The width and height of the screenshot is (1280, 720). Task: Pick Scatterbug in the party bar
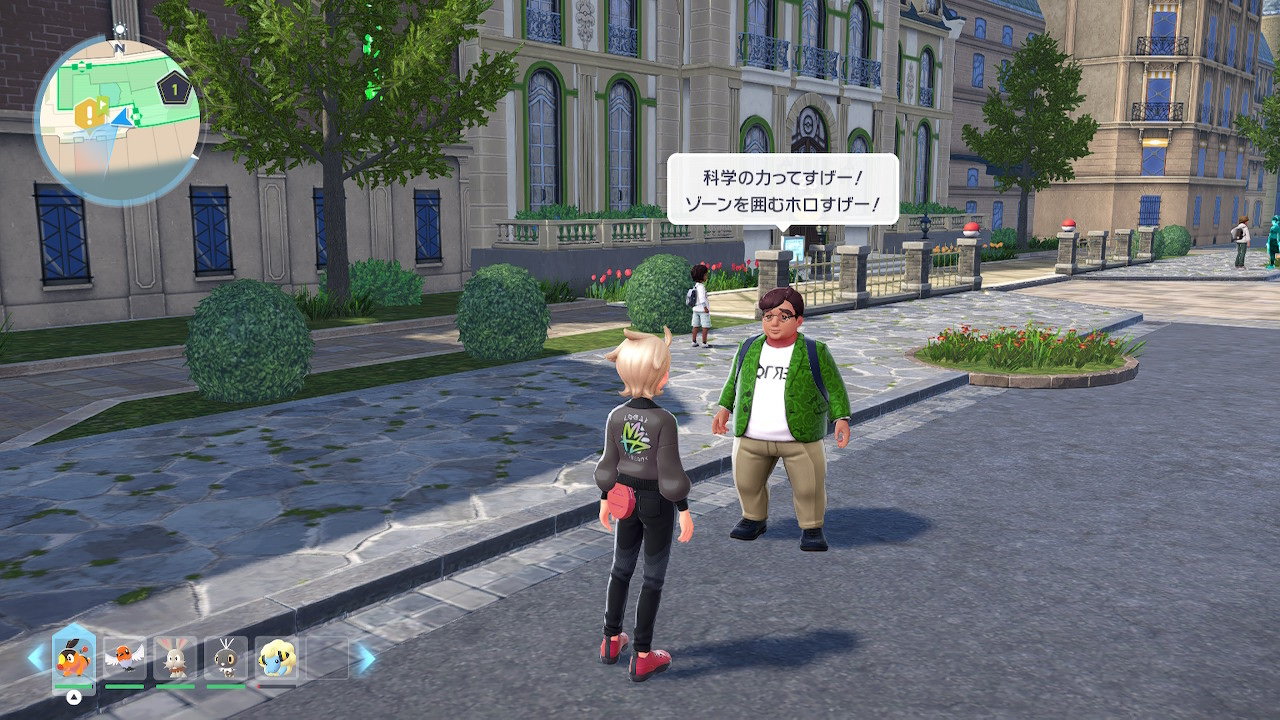pos(226,658)
